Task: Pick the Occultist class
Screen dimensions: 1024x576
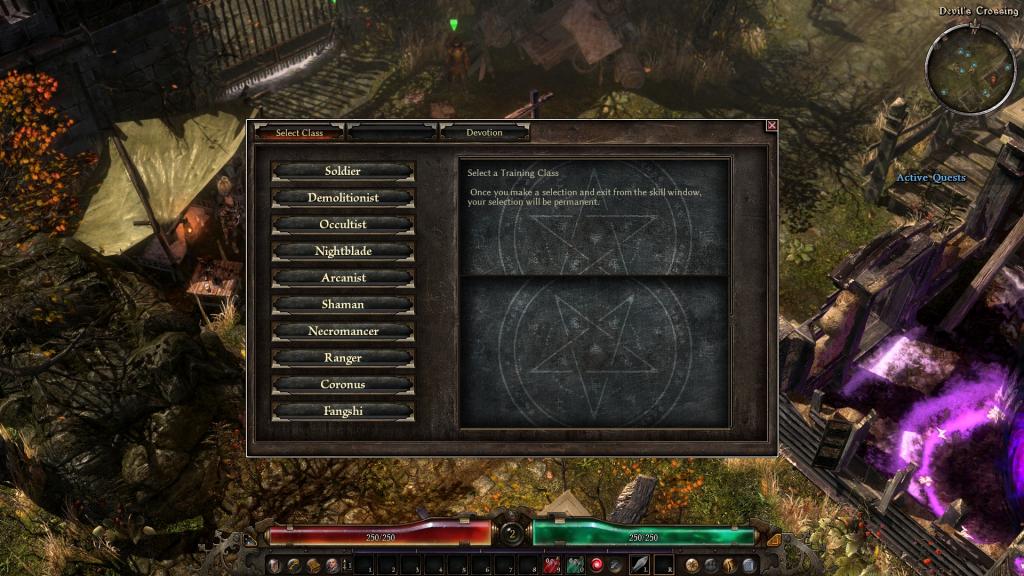Action: point(342,224)
